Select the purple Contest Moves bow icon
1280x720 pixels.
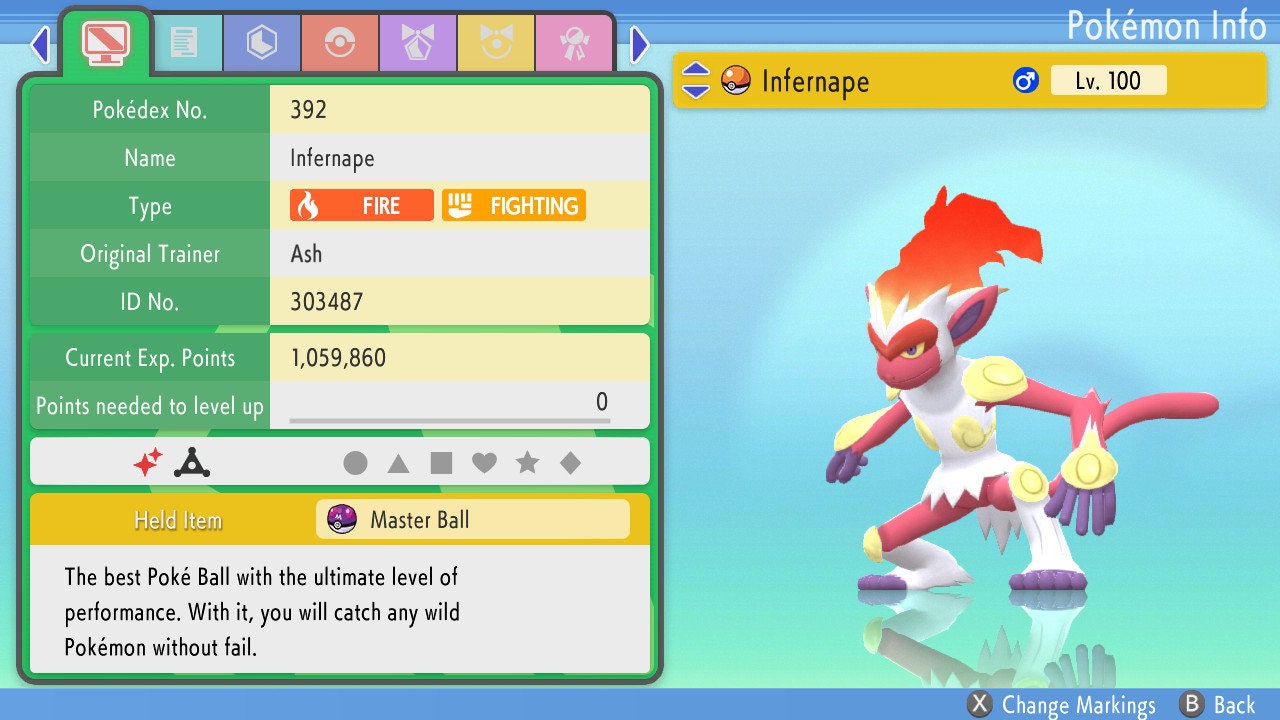[x=417, y=42]
